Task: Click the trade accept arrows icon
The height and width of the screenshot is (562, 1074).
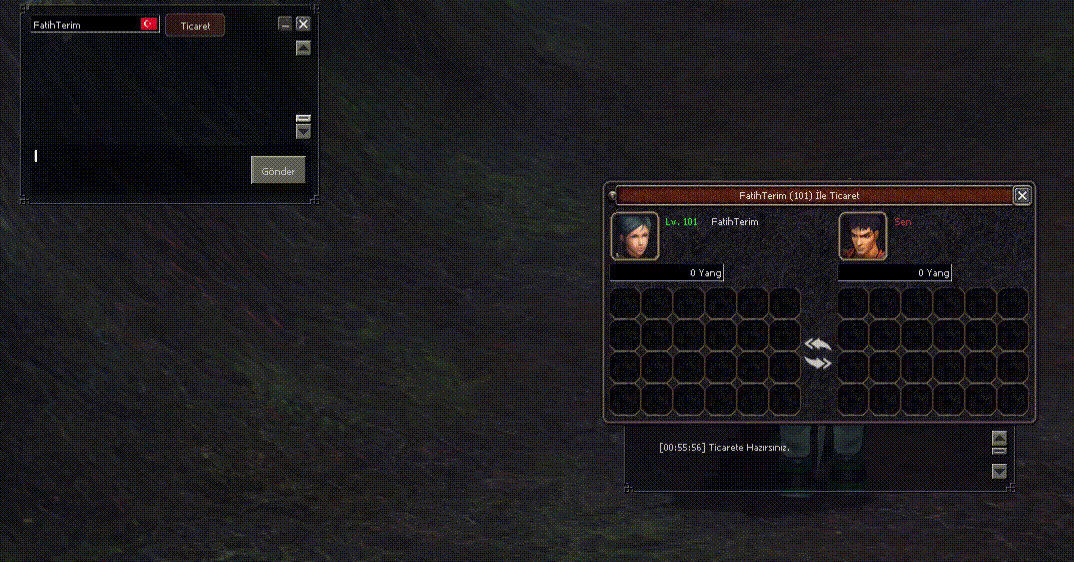Action: (818, 353)
